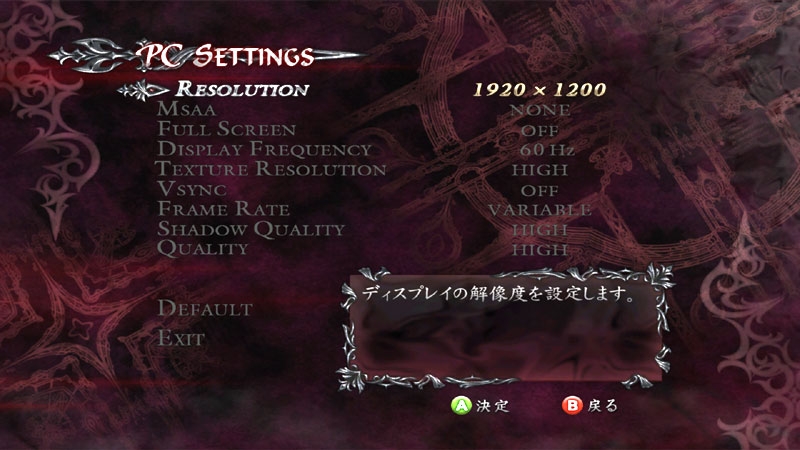The width and height of the screenshot is (800, 450).
Task: Change the 60 Hz frequency value
Action: (x=539, y=150)
